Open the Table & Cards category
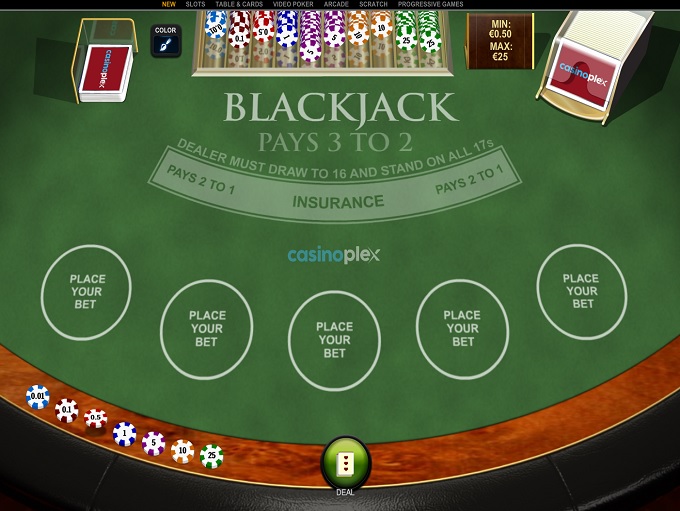The width and height of the screenshot is (680, 511). (x=239, y=4)
